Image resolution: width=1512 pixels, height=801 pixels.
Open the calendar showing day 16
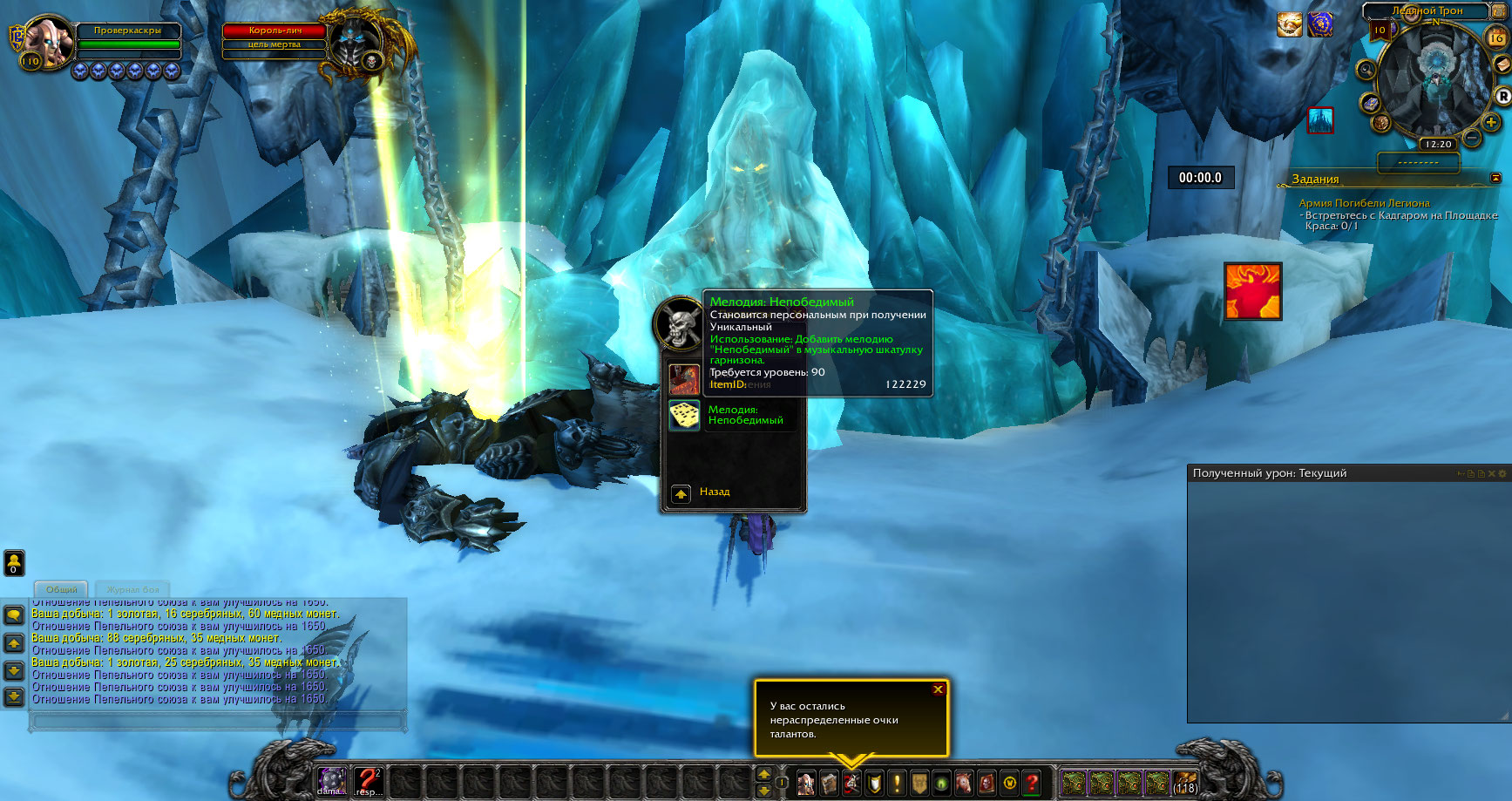(1496, 37)
